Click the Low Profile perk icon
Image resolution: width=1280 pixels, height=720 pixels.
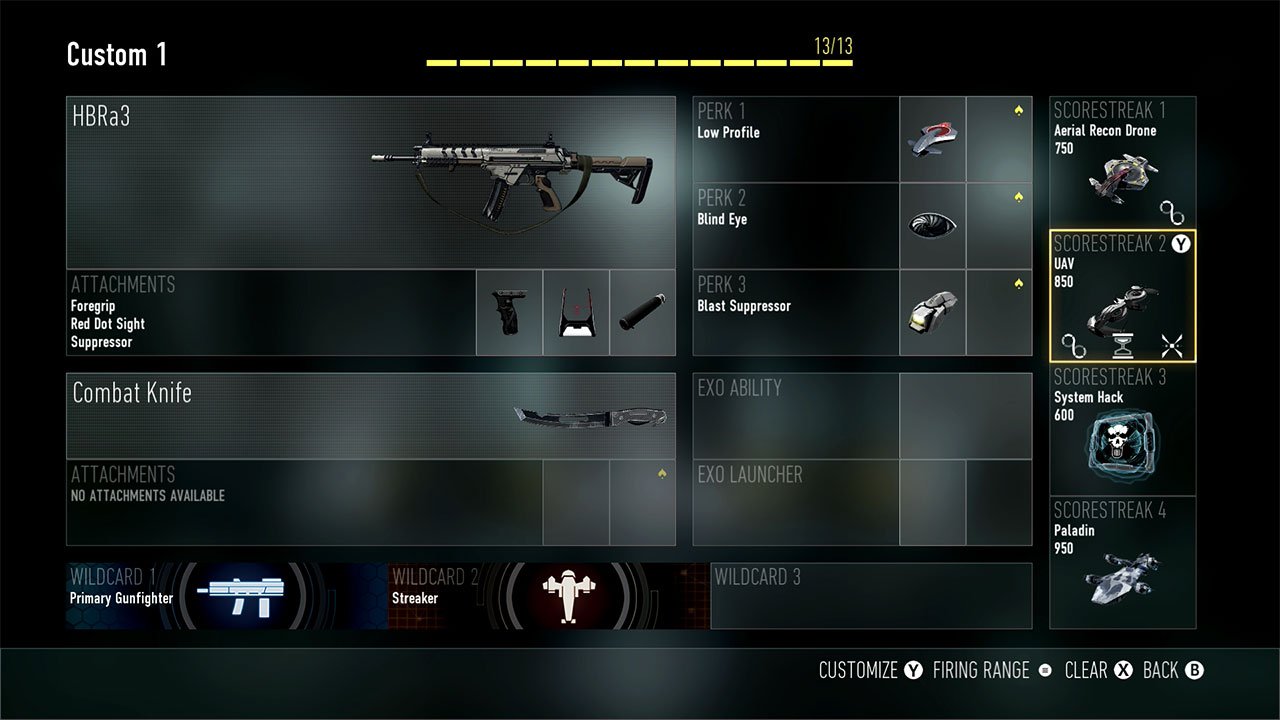pyautogui.click(x=931, y=138)
